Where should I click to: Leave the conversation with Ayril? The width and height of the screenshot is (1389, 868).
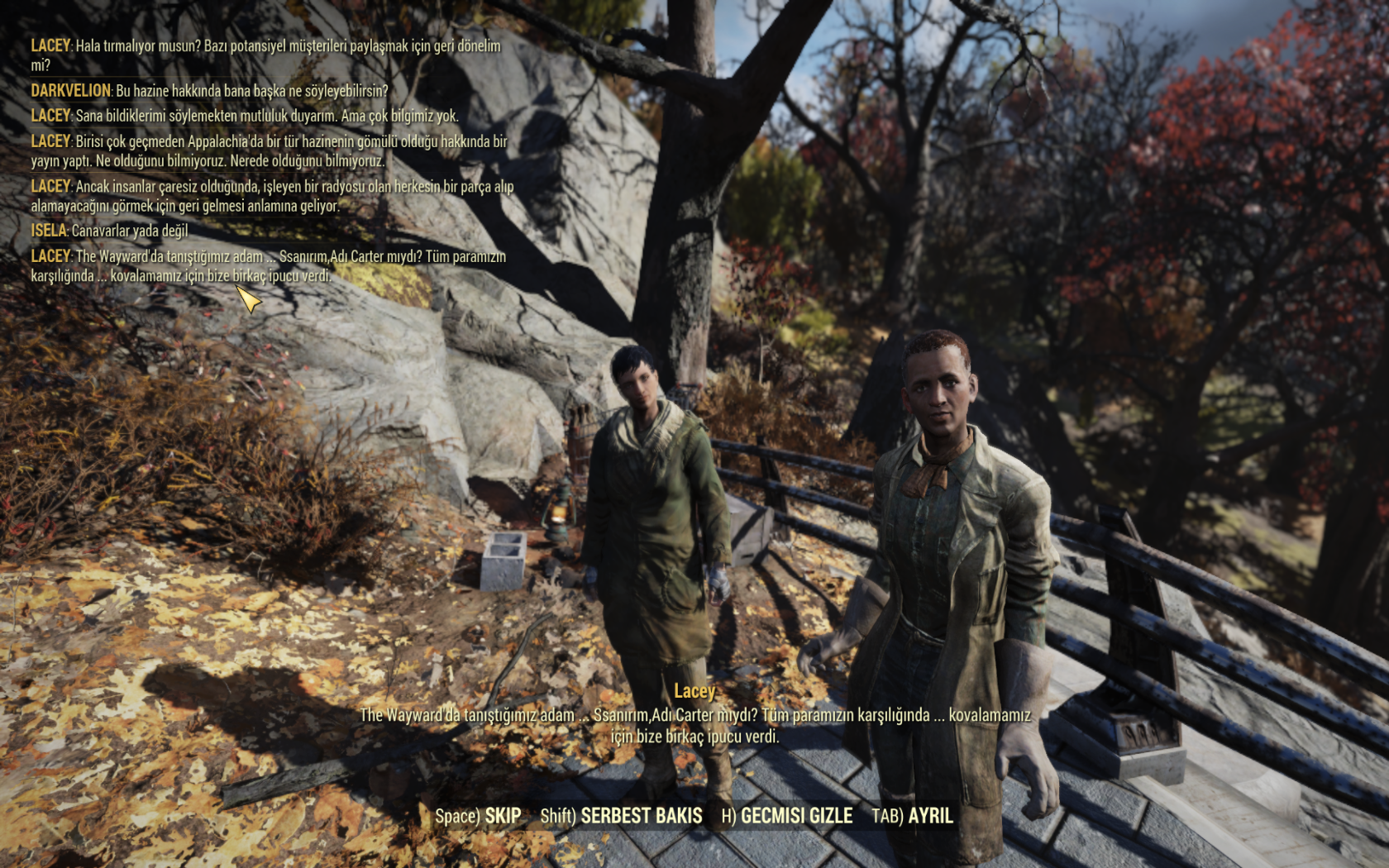click(x=913, y=816)
